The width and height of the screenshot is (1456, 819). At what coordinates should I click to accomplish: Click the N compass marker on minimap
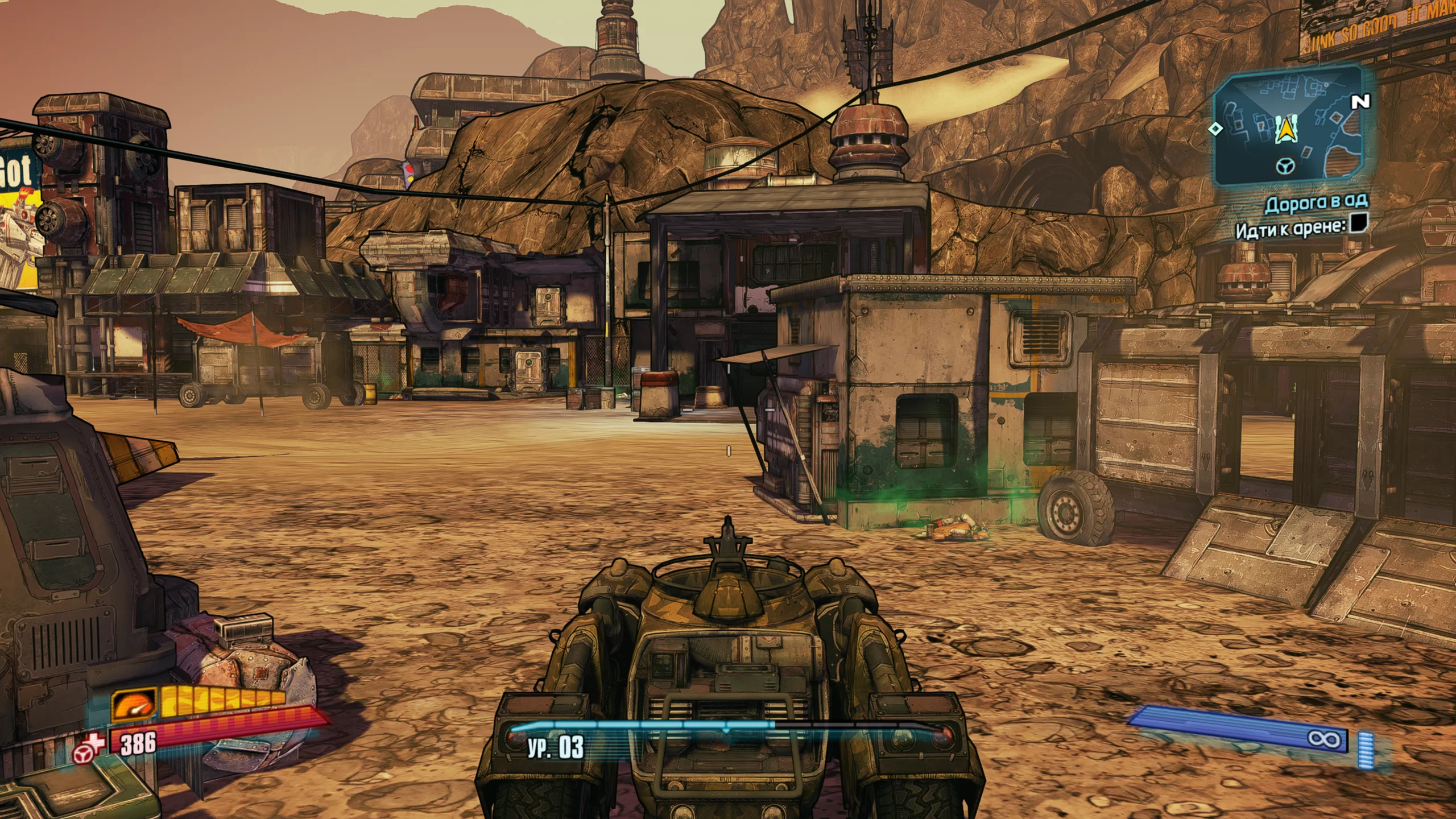coord(1360,102)
